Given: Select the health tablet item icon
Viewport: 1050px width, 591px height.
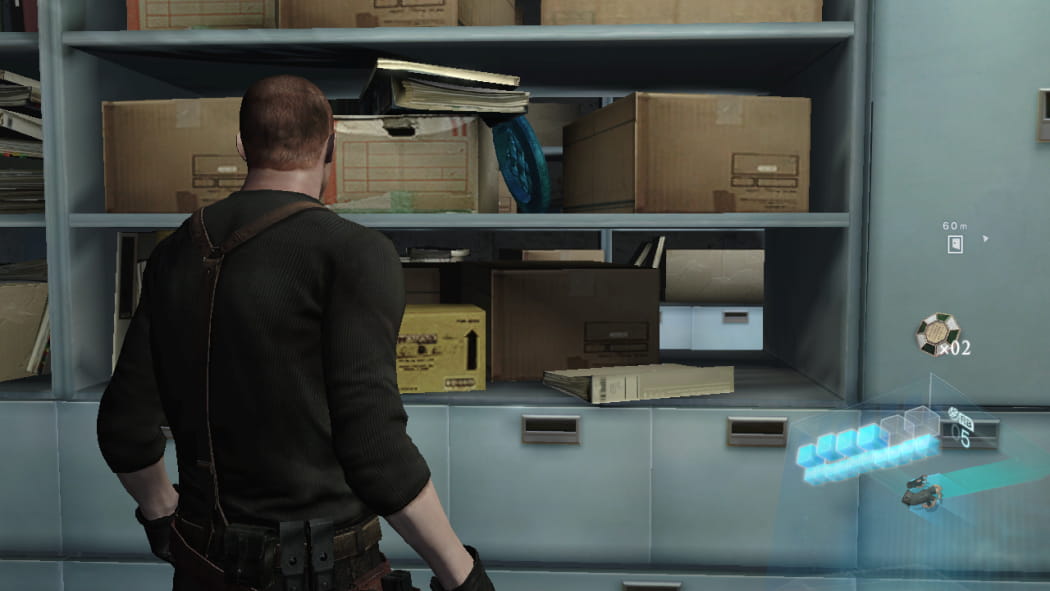Looking at the screenshot, I should pos(937,333).
